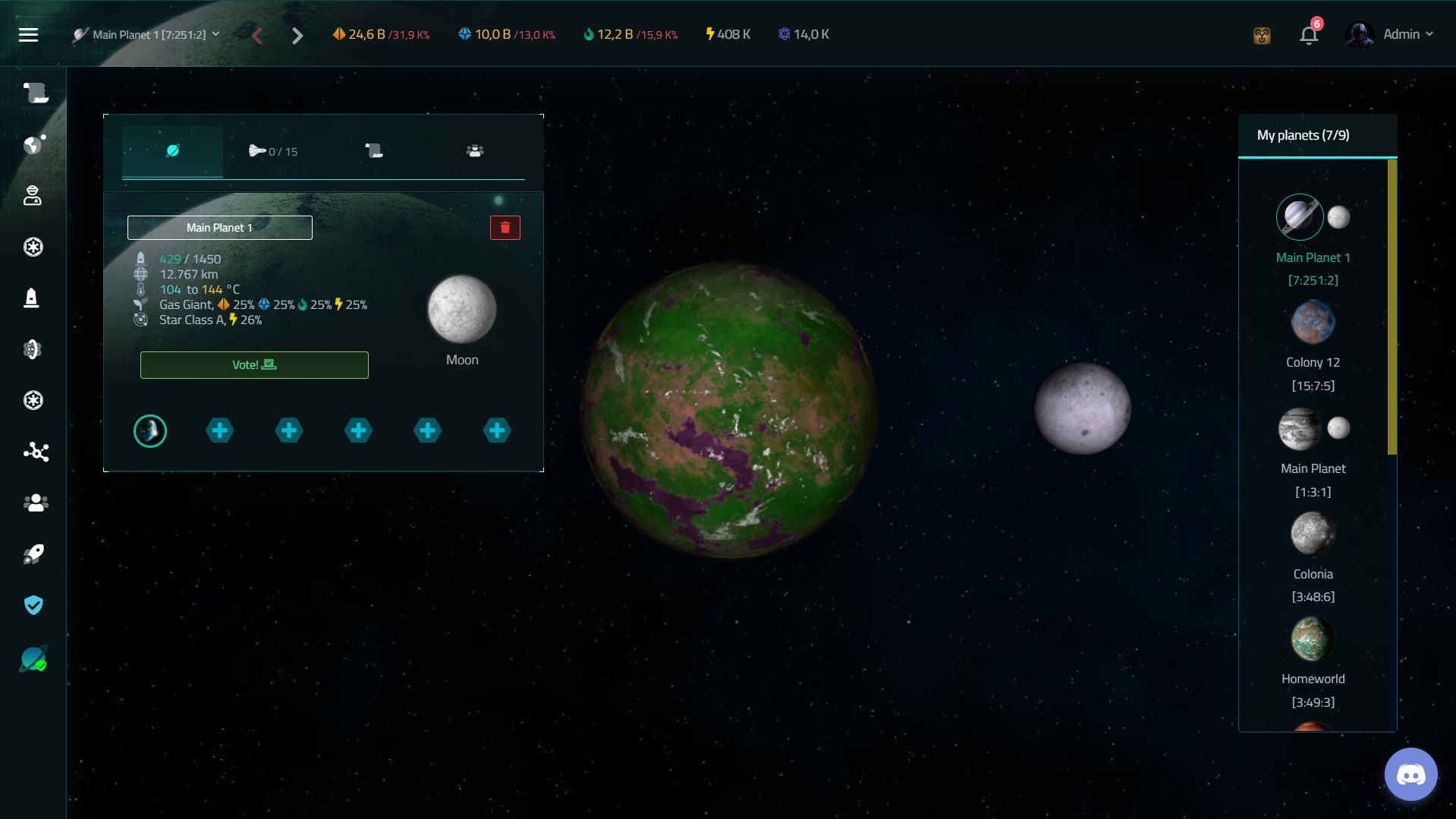Switch to the planet overview tab
This screenshot has width=1456, height=819.
[x=173, y=151]
